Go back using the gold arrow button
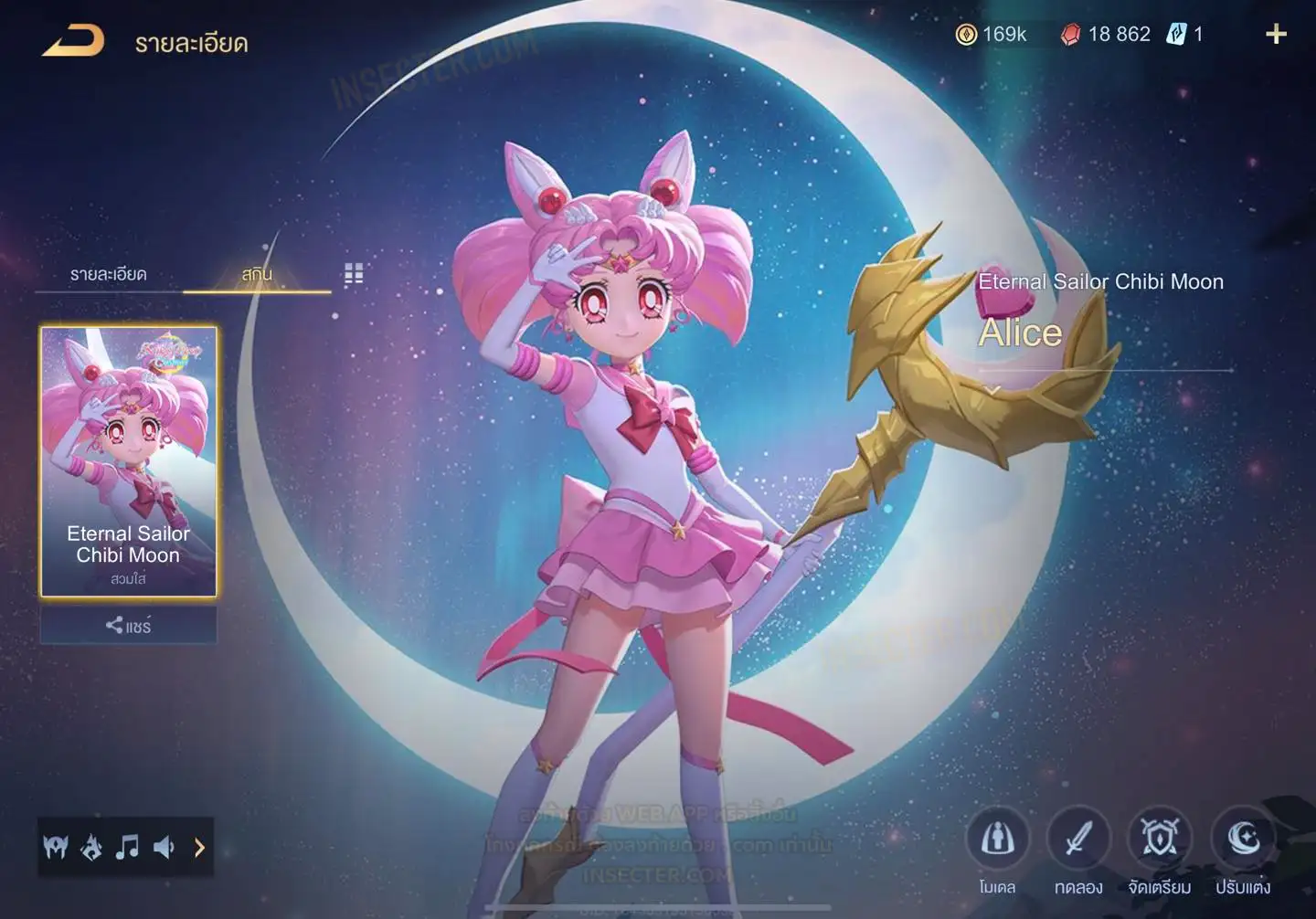This screenshot has height=919, width=1316. (73, 41)
